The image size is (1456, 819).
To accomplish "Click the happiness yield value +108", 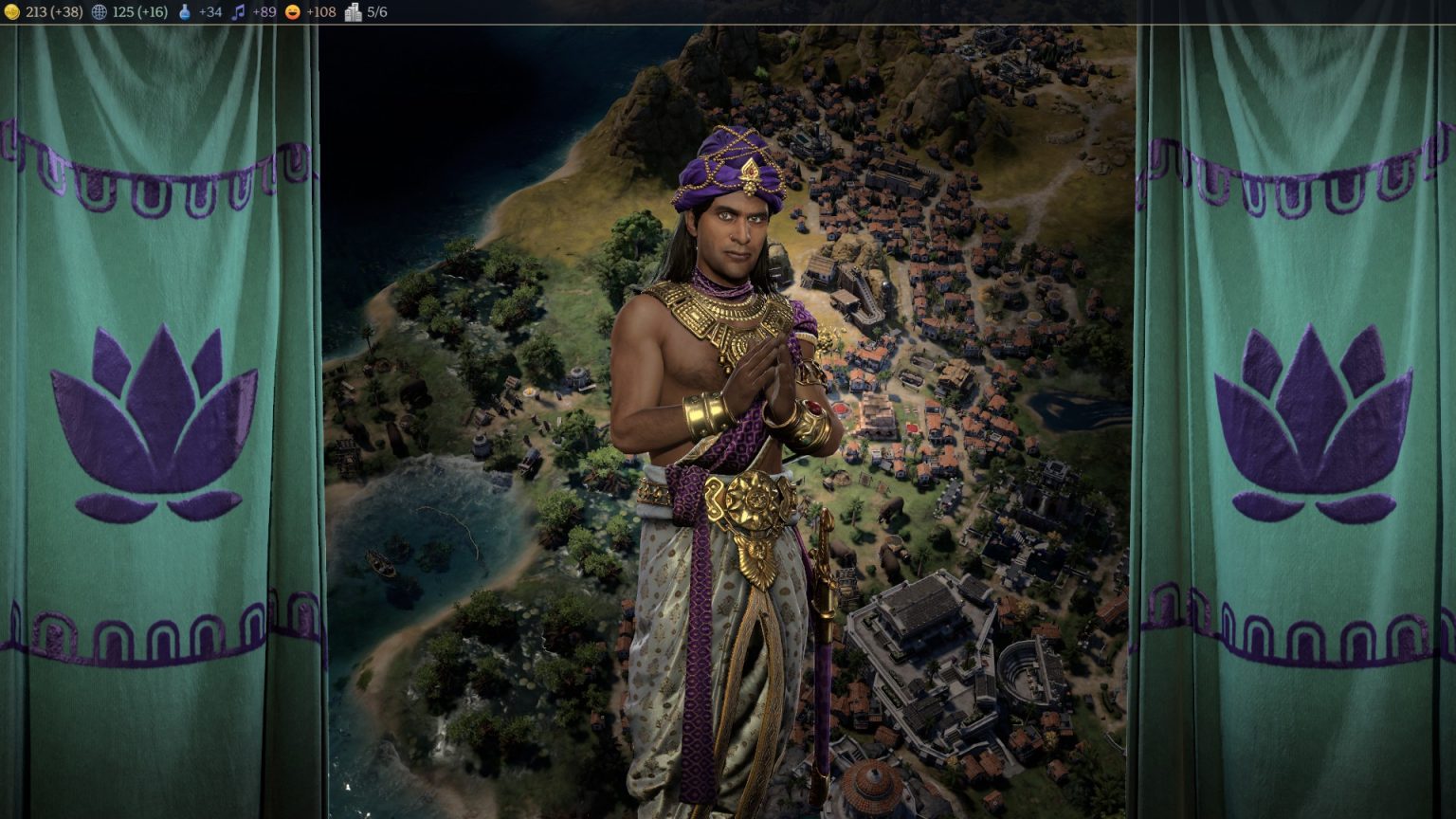I will [x=320, y=13].
